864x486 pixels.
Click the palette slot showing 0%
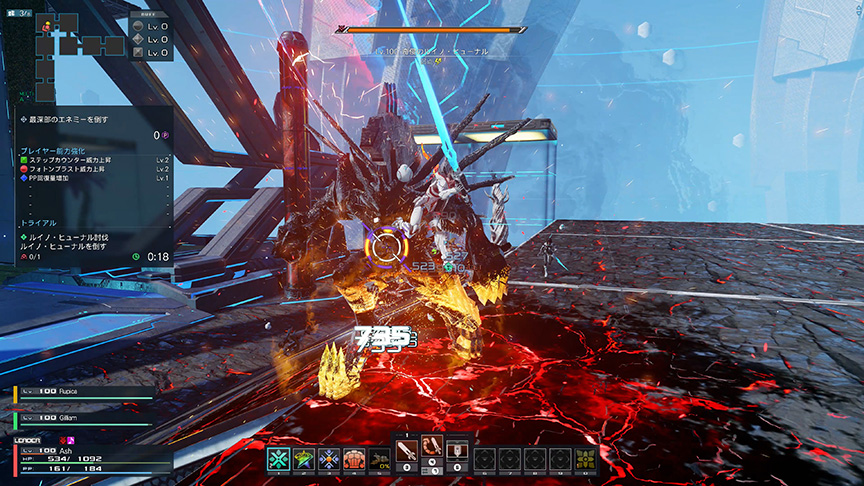coord(379,459)
